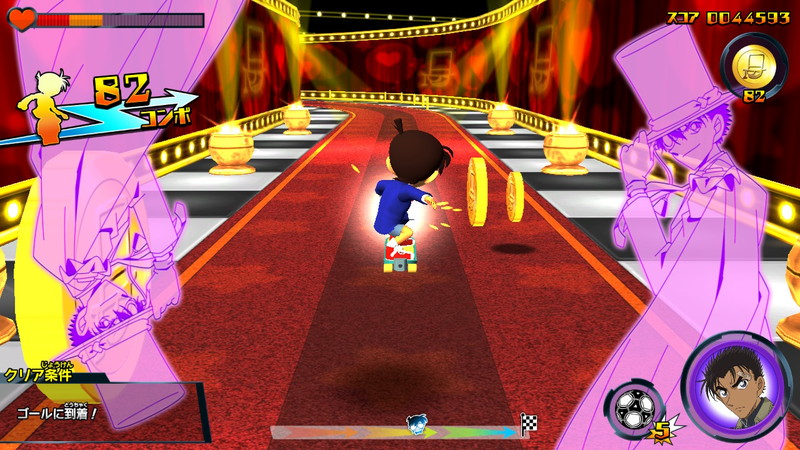
Task: Click Conan's head marker on progress track
Action: pos(418,425)
